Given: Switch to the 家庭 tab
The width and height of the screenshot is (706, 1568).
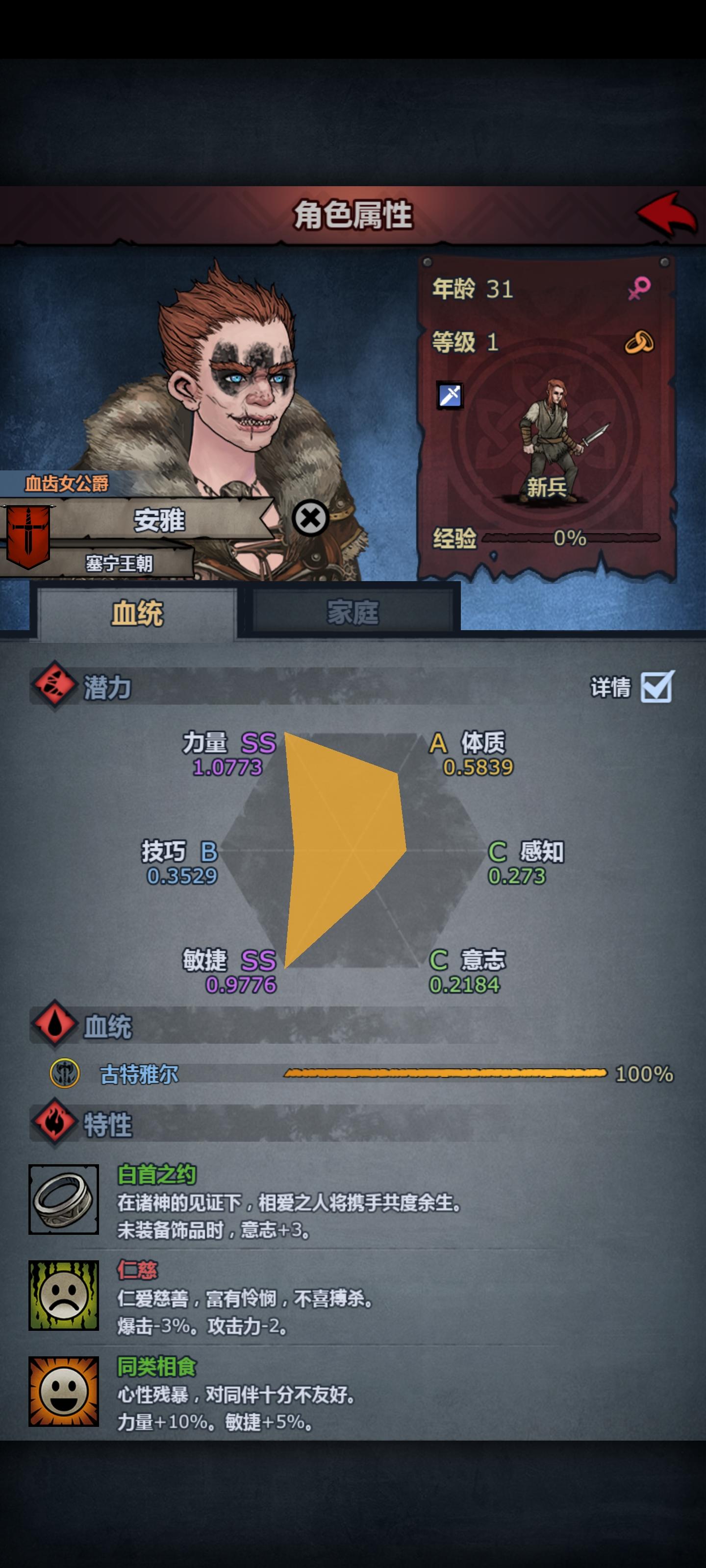Looking at the screenshot, I should [x=353, y=612].
